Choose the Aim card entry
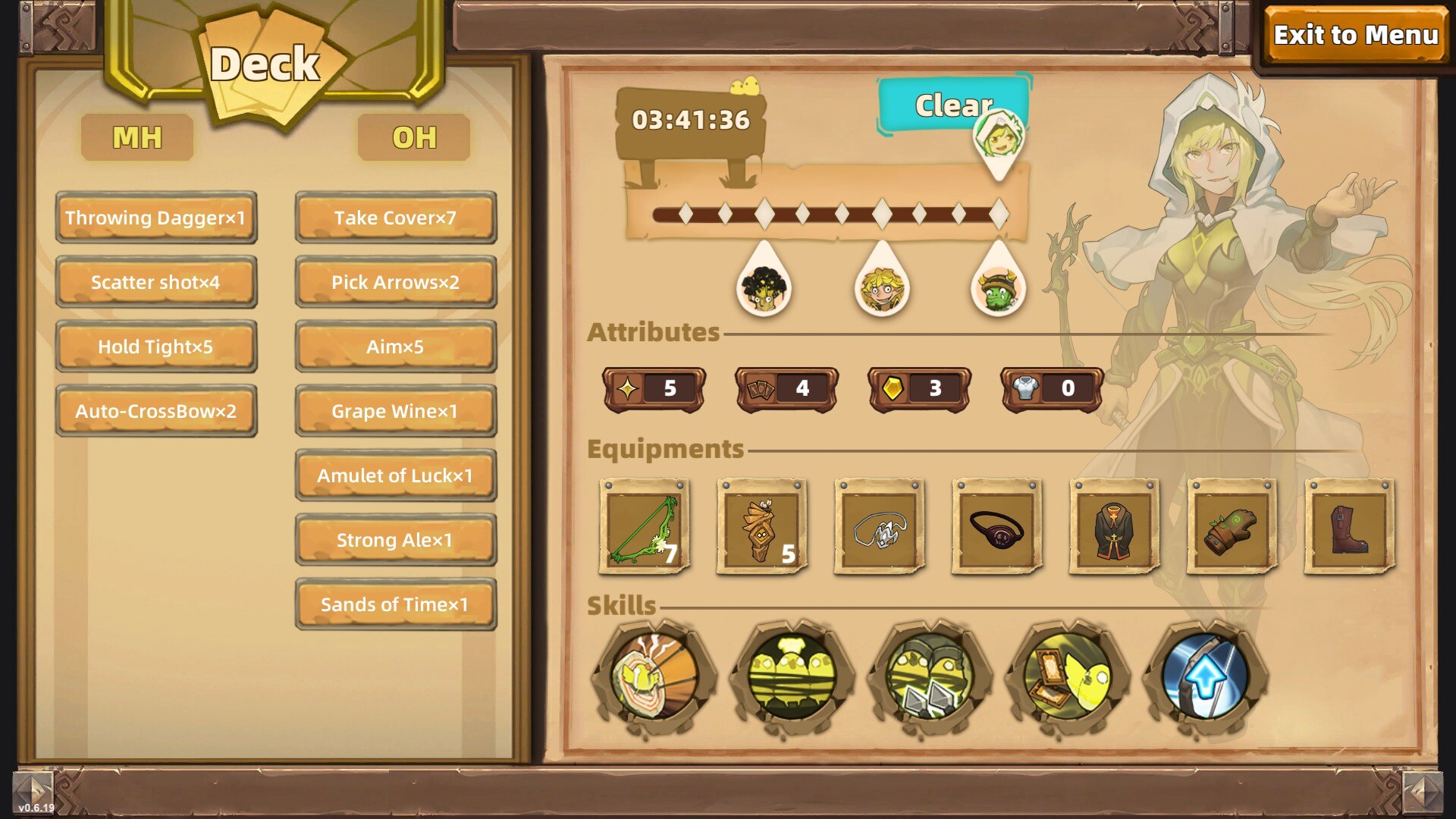1456x819 pixels. coord(395,347)
